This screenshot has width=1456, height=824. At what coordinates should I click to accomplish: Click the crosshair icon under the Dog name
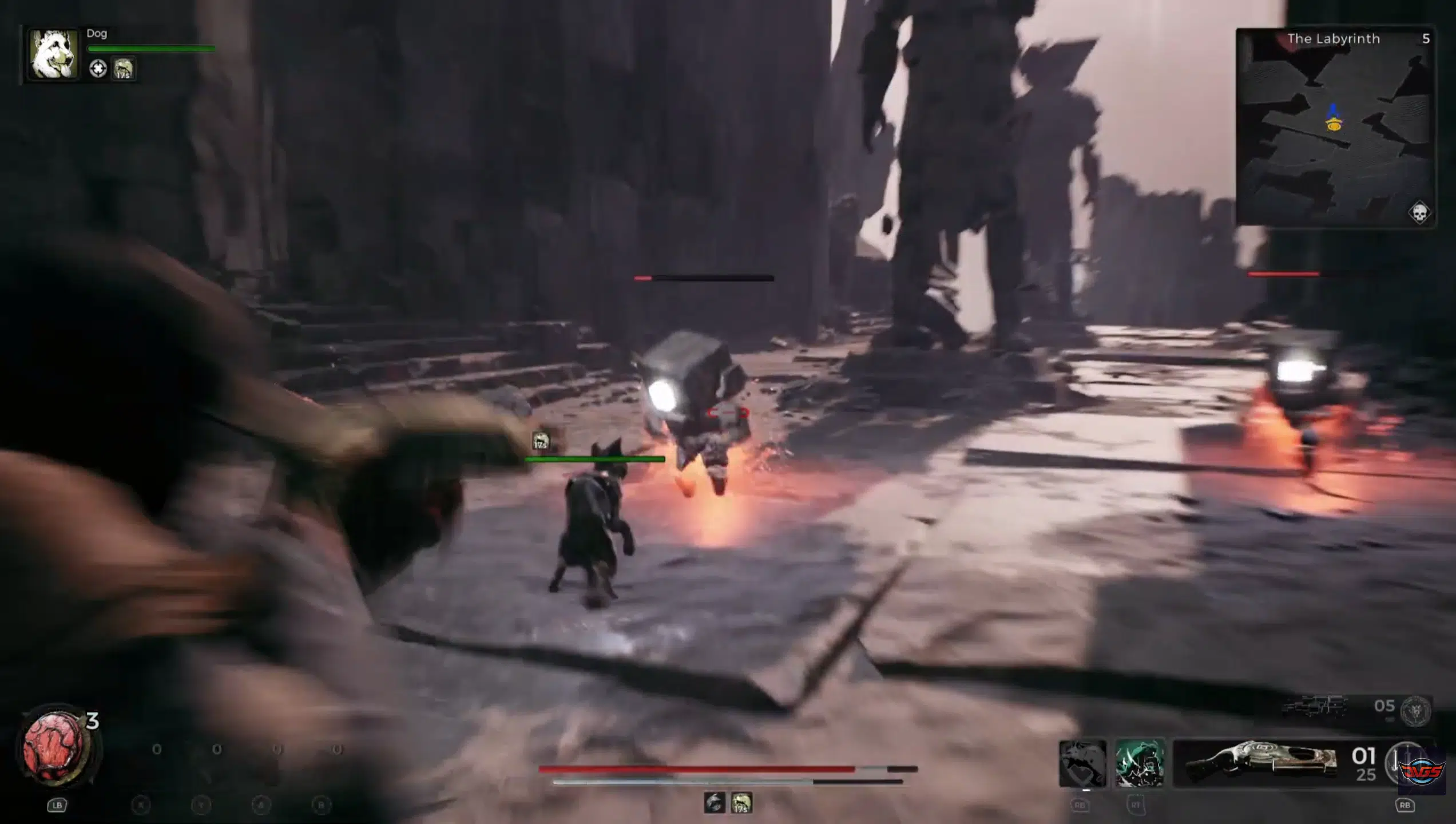pos(98,69)
